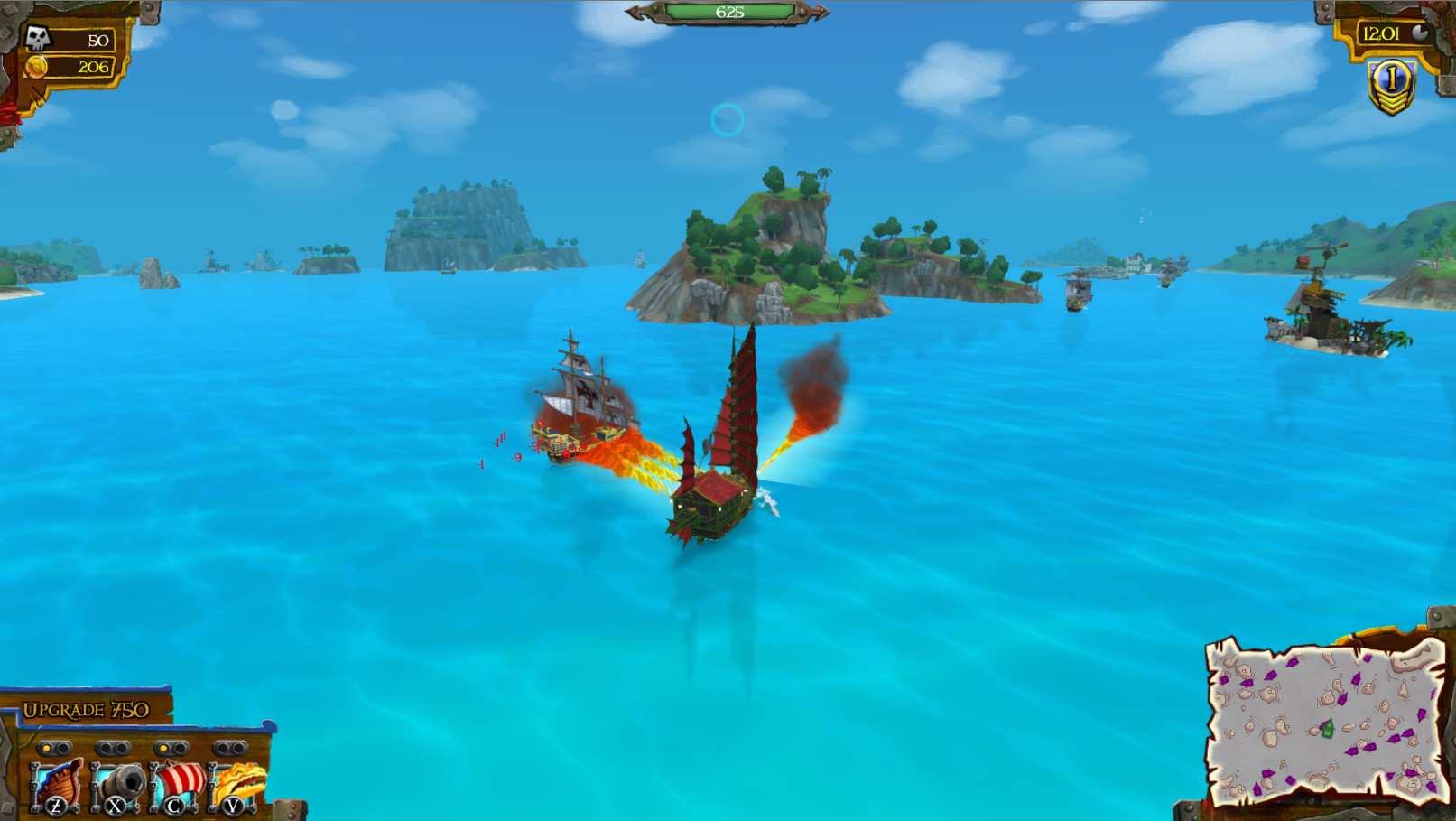Toggle the lit upgrade pip above the C ability

click(163, 747)
